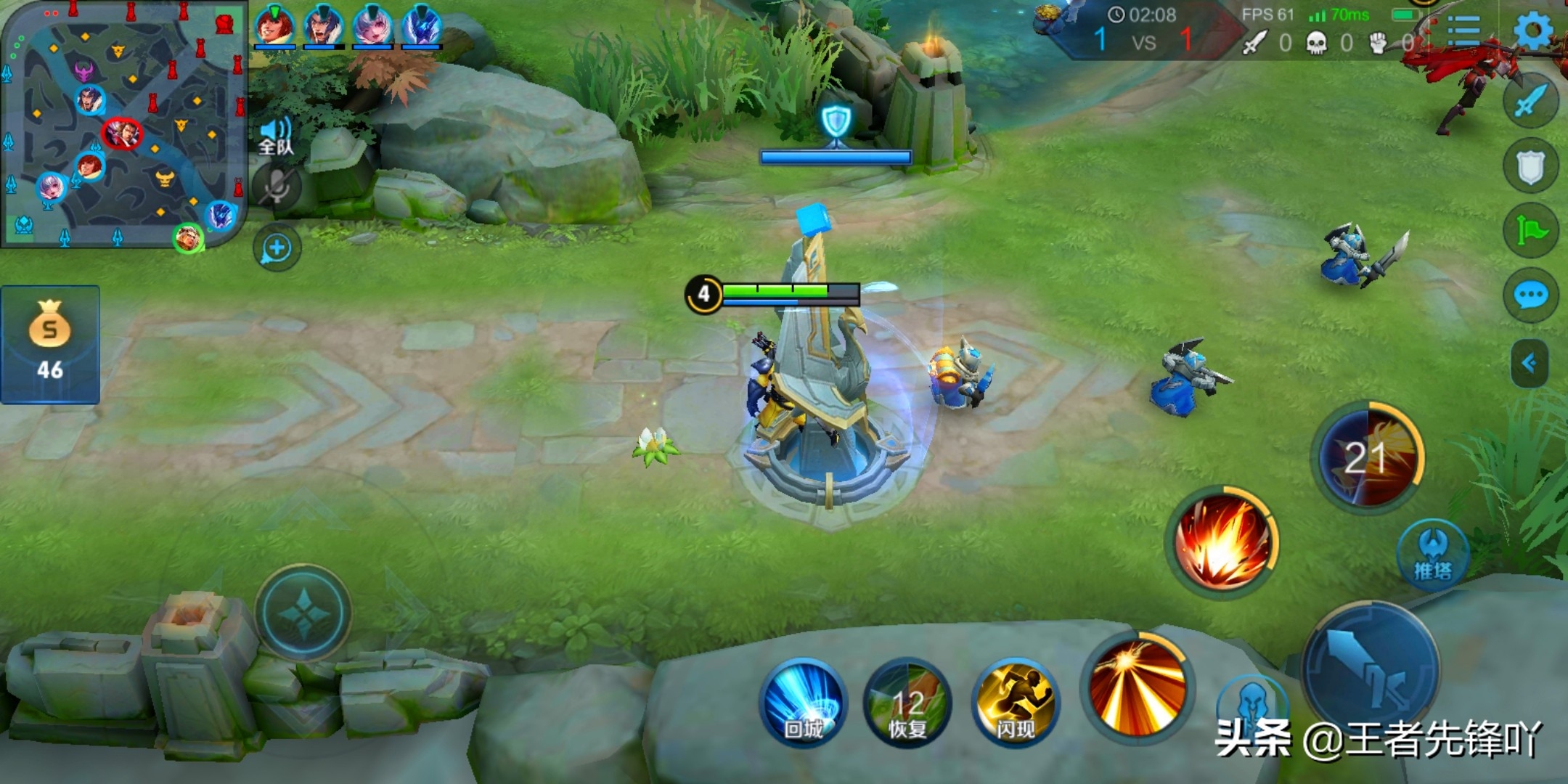Toggle the 全队 team voice speaker
This screenshot has width=1568, height=784.
point(276,136)
